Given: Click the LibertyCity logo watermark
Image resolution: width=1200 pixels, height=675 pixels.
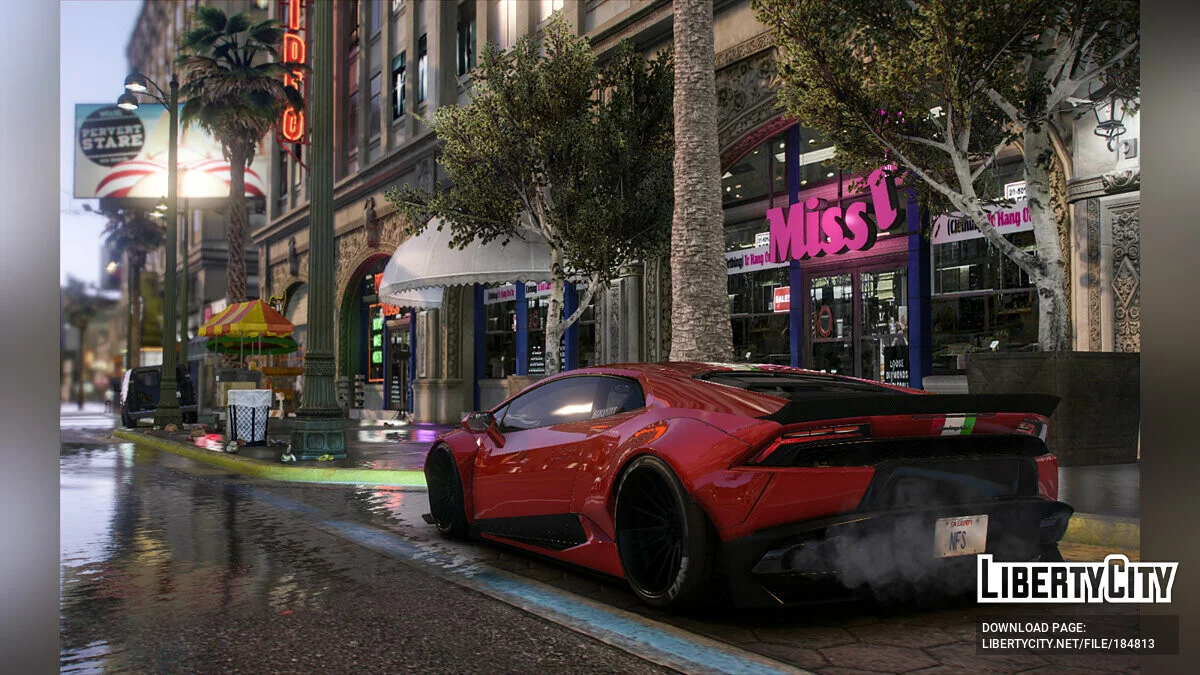Looking at the screenshot, I should (x=1077, y=579).
